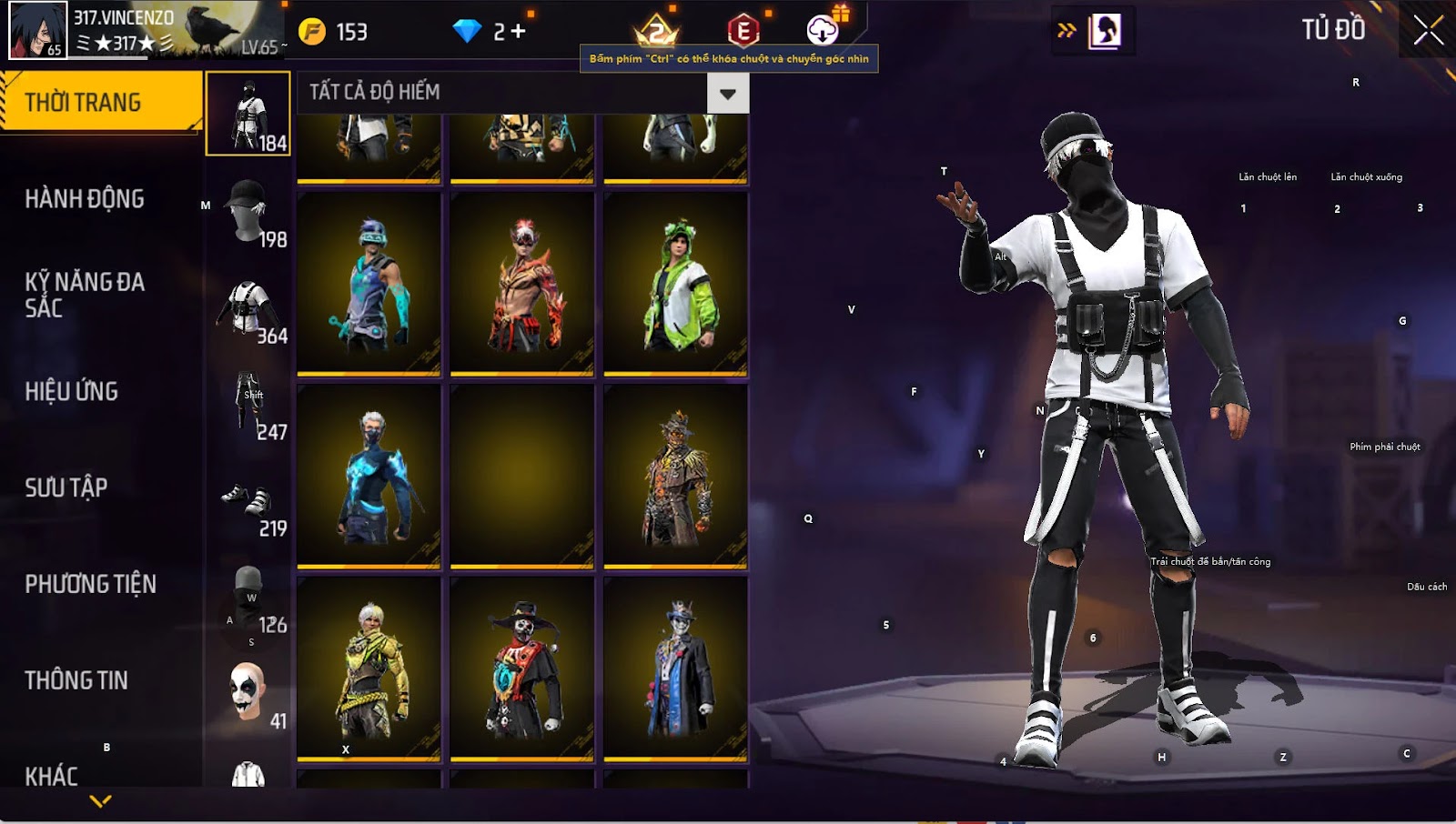The height and width of the screenshot is (824, 1456).
Task: Select the yellow-black patterned outfit
Action: pos(369,668)
